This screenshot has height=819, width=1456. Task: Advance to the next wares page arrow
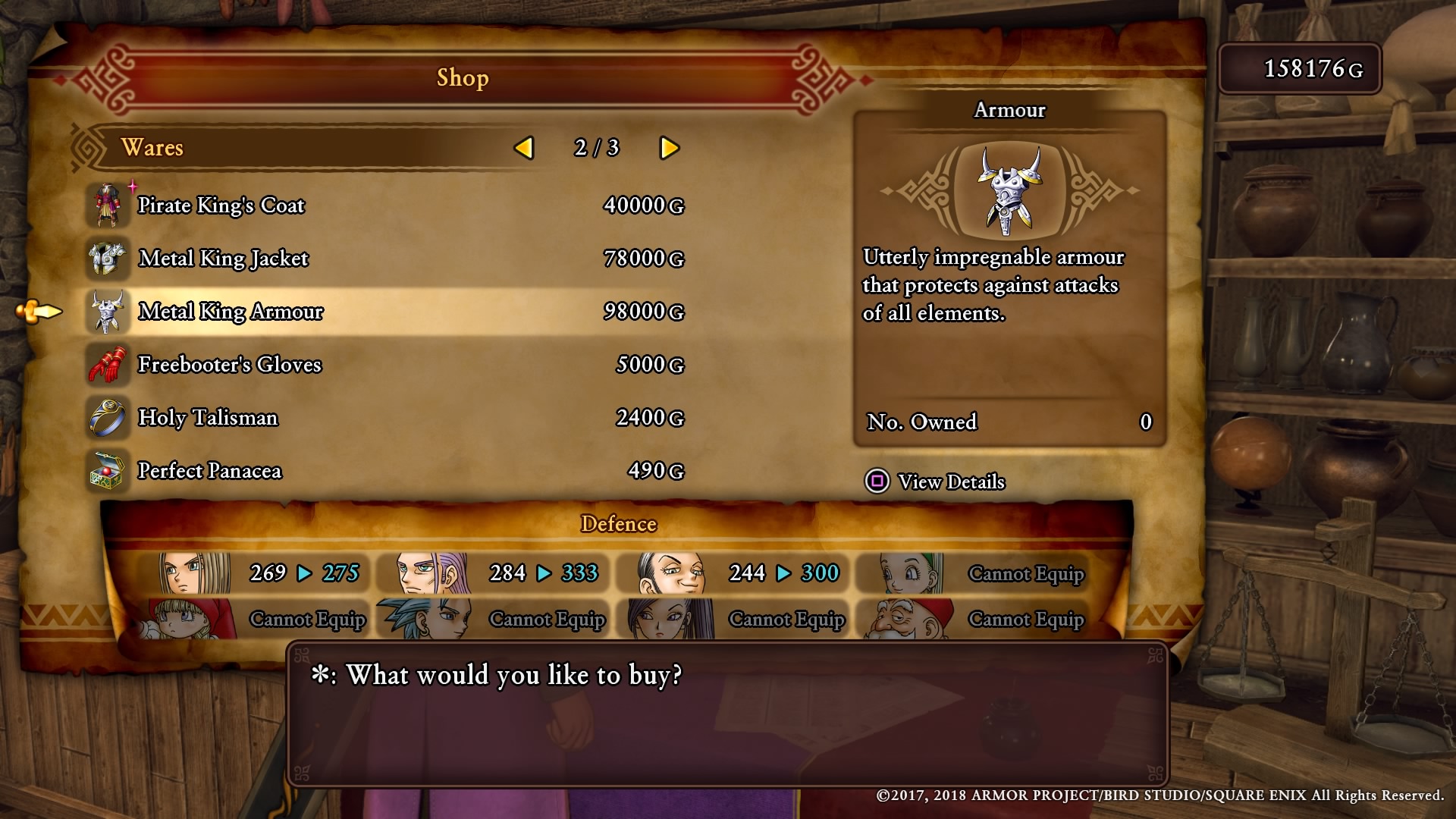click(x=669, y=148)
